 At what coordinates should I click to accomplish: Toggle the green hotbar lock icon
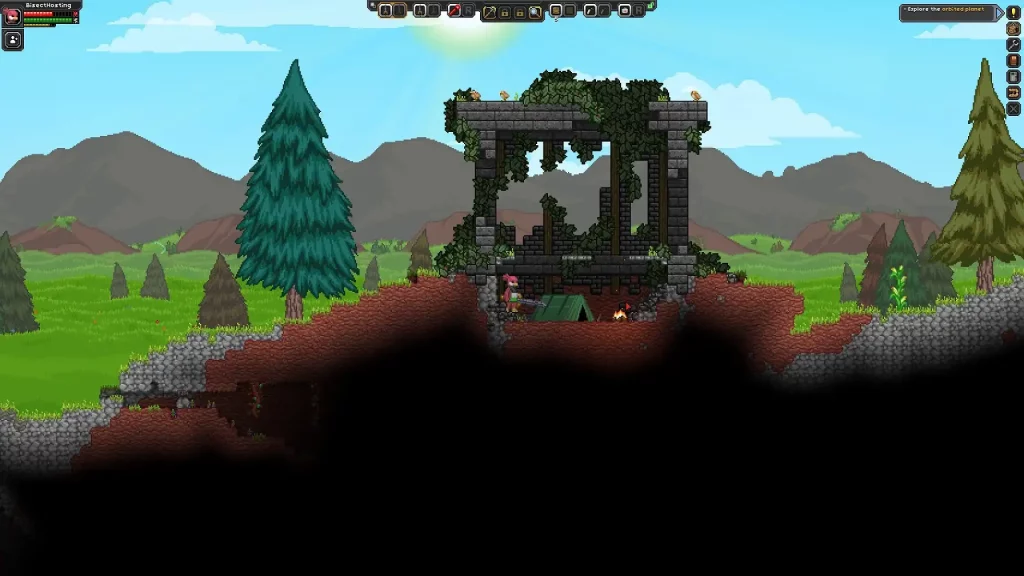[650, 6]
